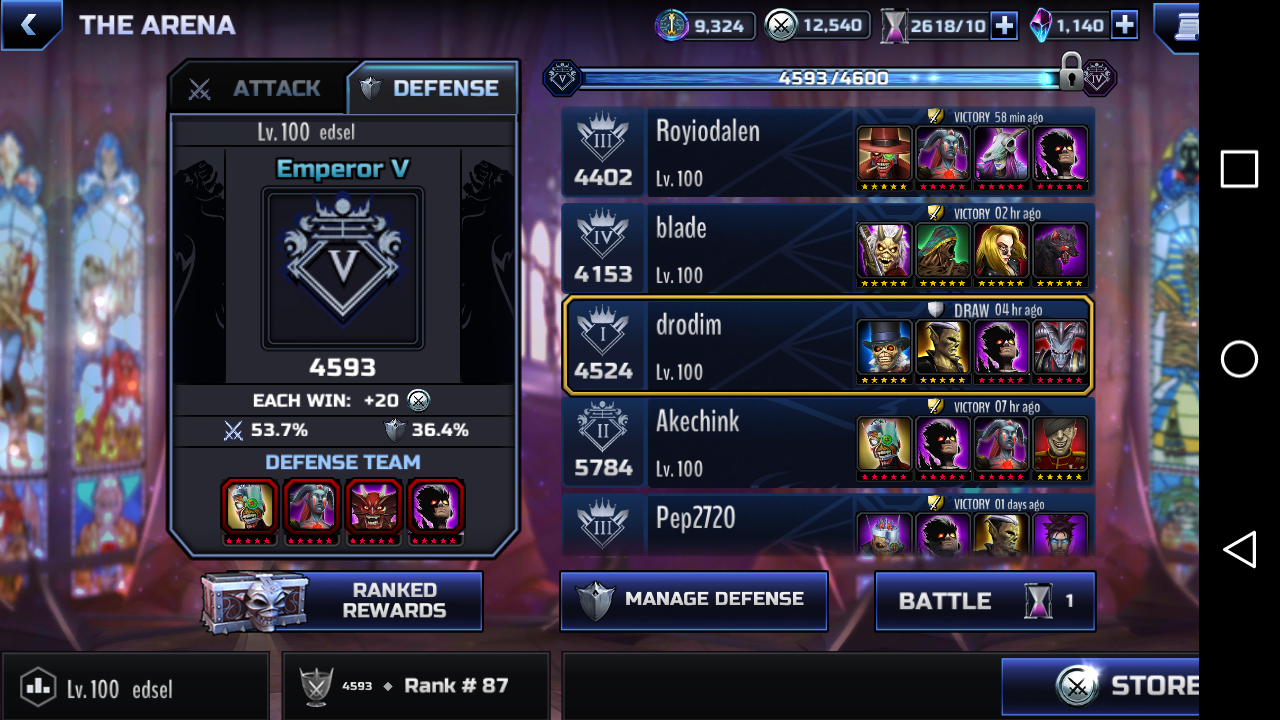Buy more purple gems with plus button
1280x720 pixels.
tap(1124, 26)
